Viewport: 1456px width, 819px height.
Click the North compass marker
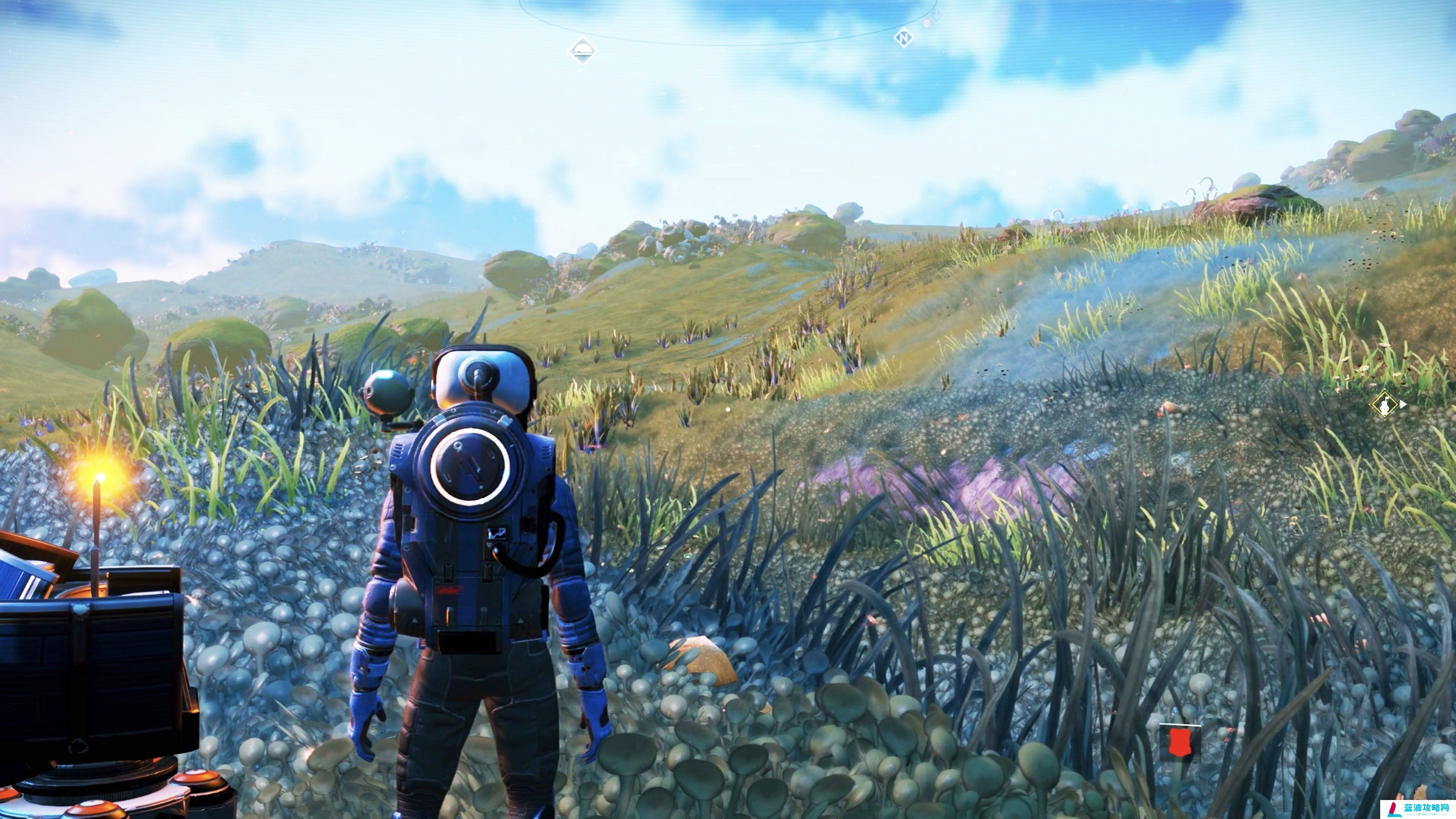click(903, 38)
